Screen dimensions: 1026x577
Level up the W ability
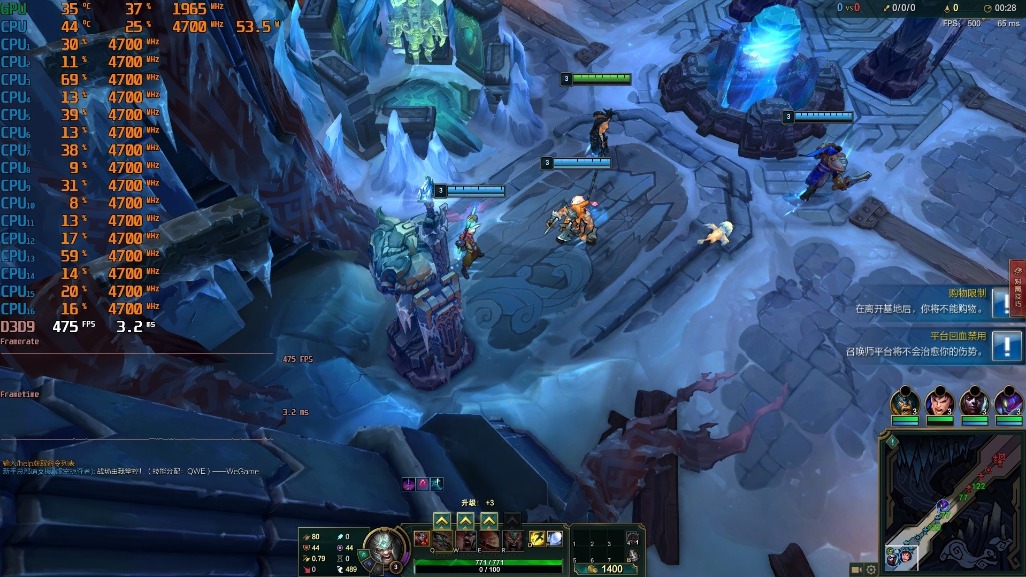pyautogui.click(x=465, y=520)
